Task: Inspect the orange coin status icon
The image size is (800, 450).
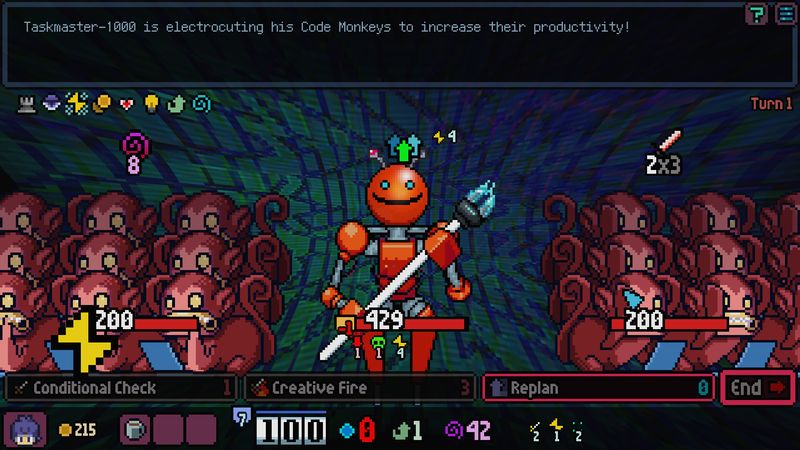Action: (102, 103)
